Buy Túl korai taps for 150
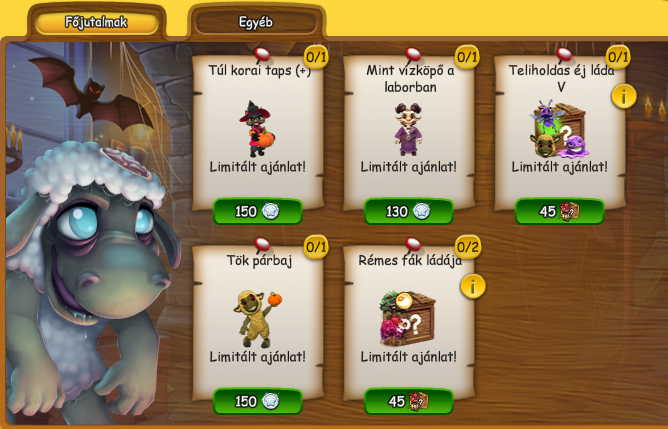The height and width of the screenshot is (429, 668). pyautogui.click(x=258, y=211)
